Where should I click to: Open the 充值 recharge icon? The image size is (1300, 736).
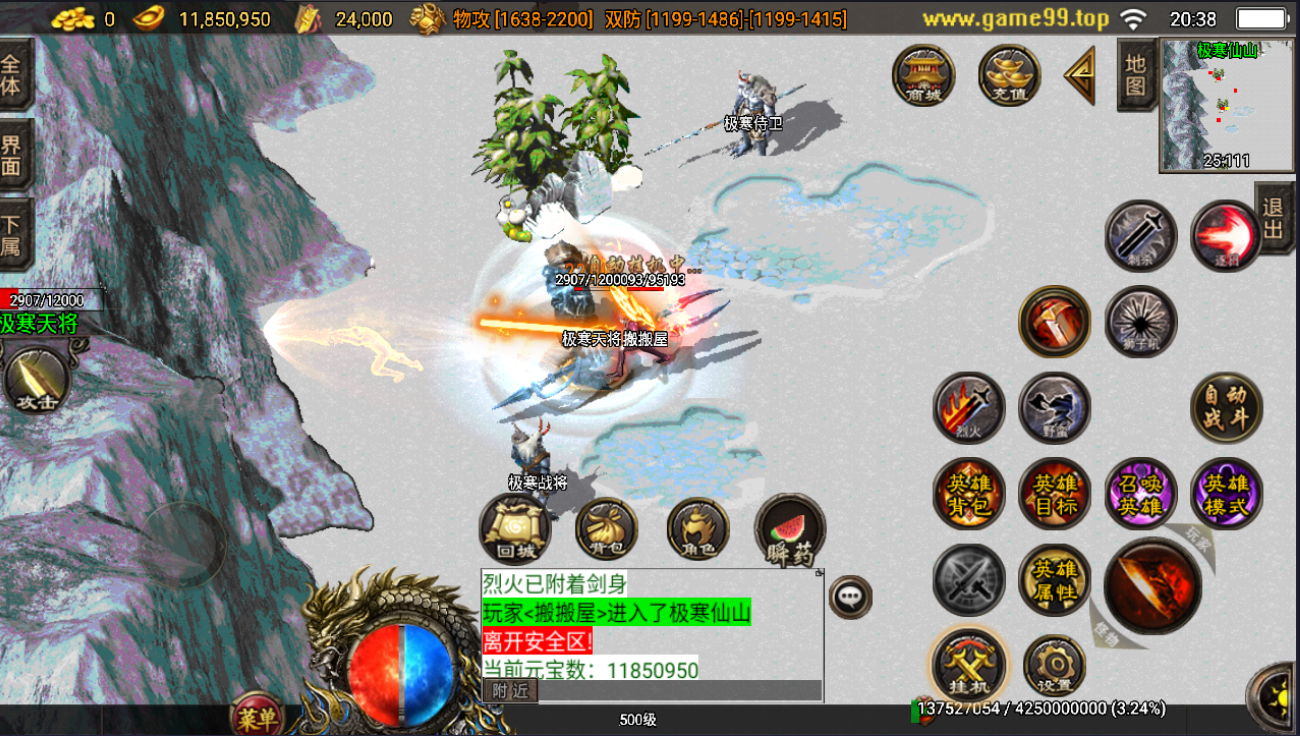(1009, 75)
